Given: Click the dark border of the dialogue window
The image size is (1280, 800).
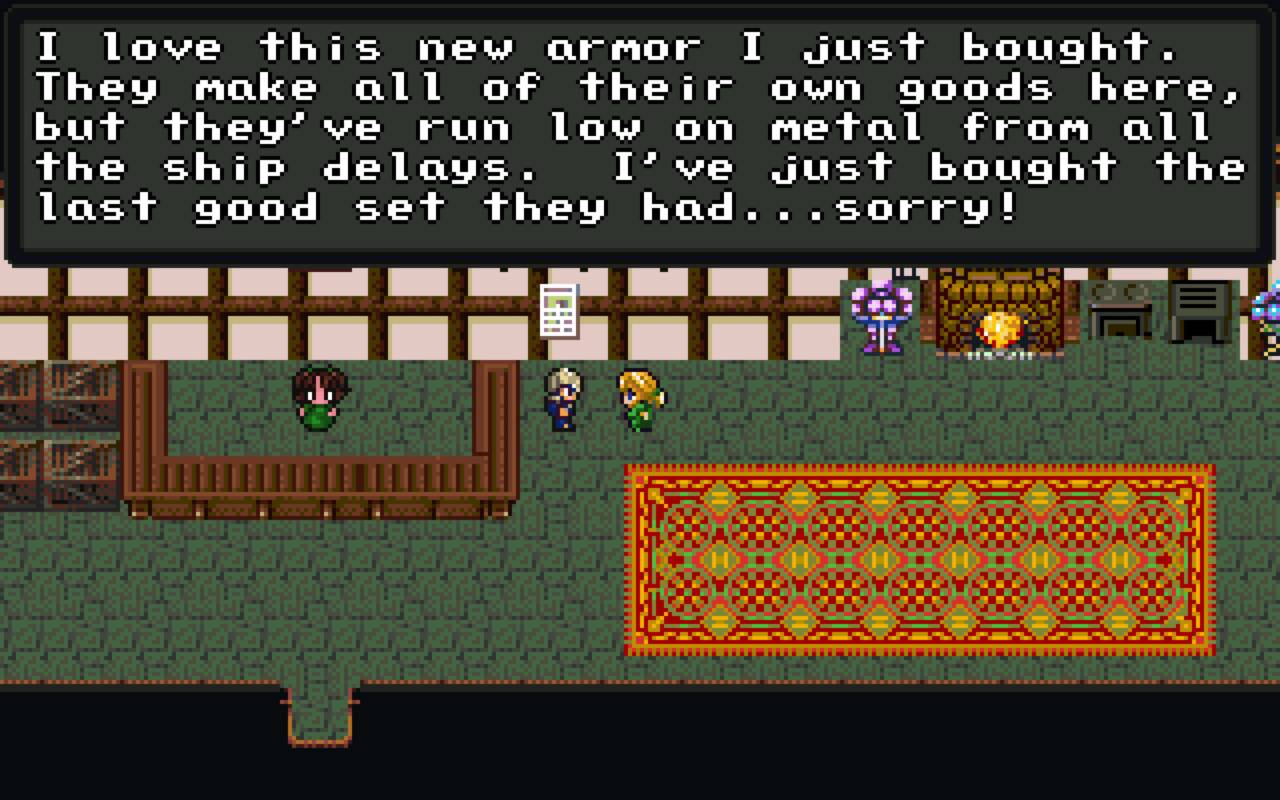Looking at the screenshot, I should point(640,257).
